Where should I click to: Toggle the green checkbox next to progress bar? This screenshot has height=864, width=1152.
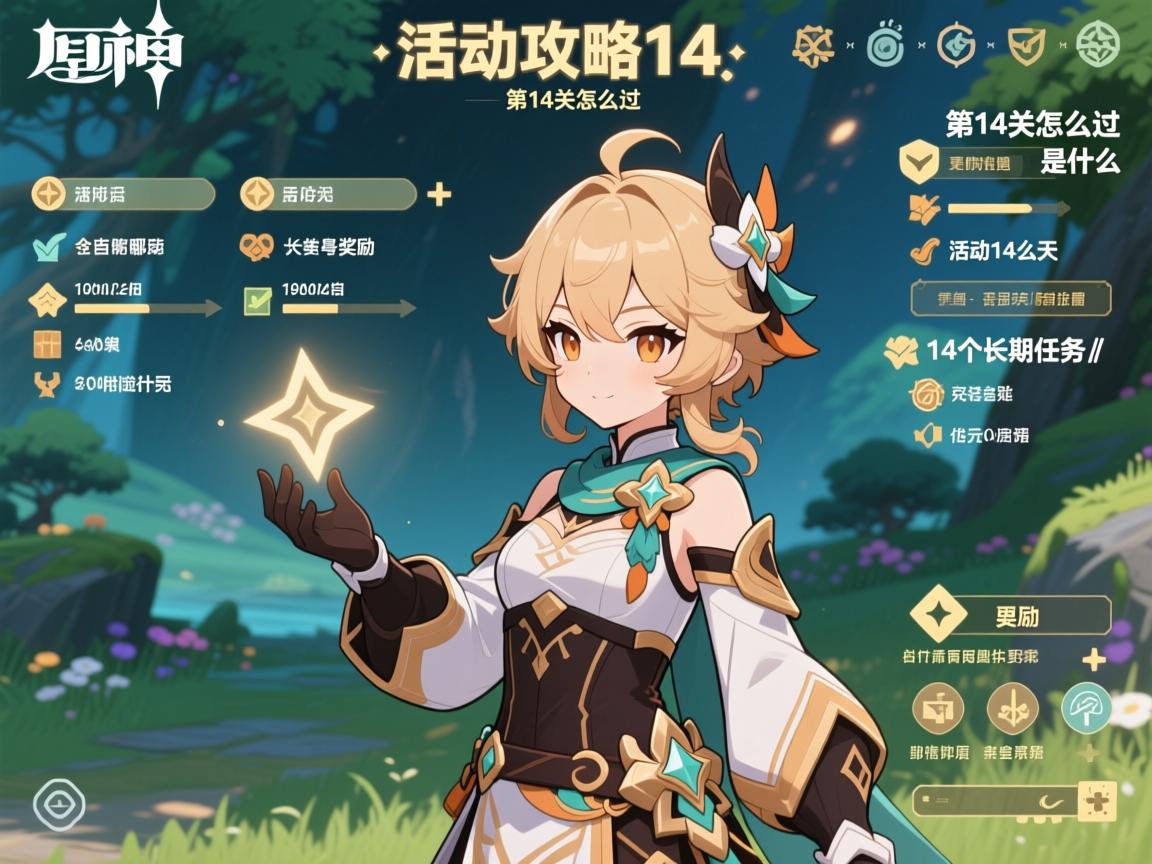[258, 298]
